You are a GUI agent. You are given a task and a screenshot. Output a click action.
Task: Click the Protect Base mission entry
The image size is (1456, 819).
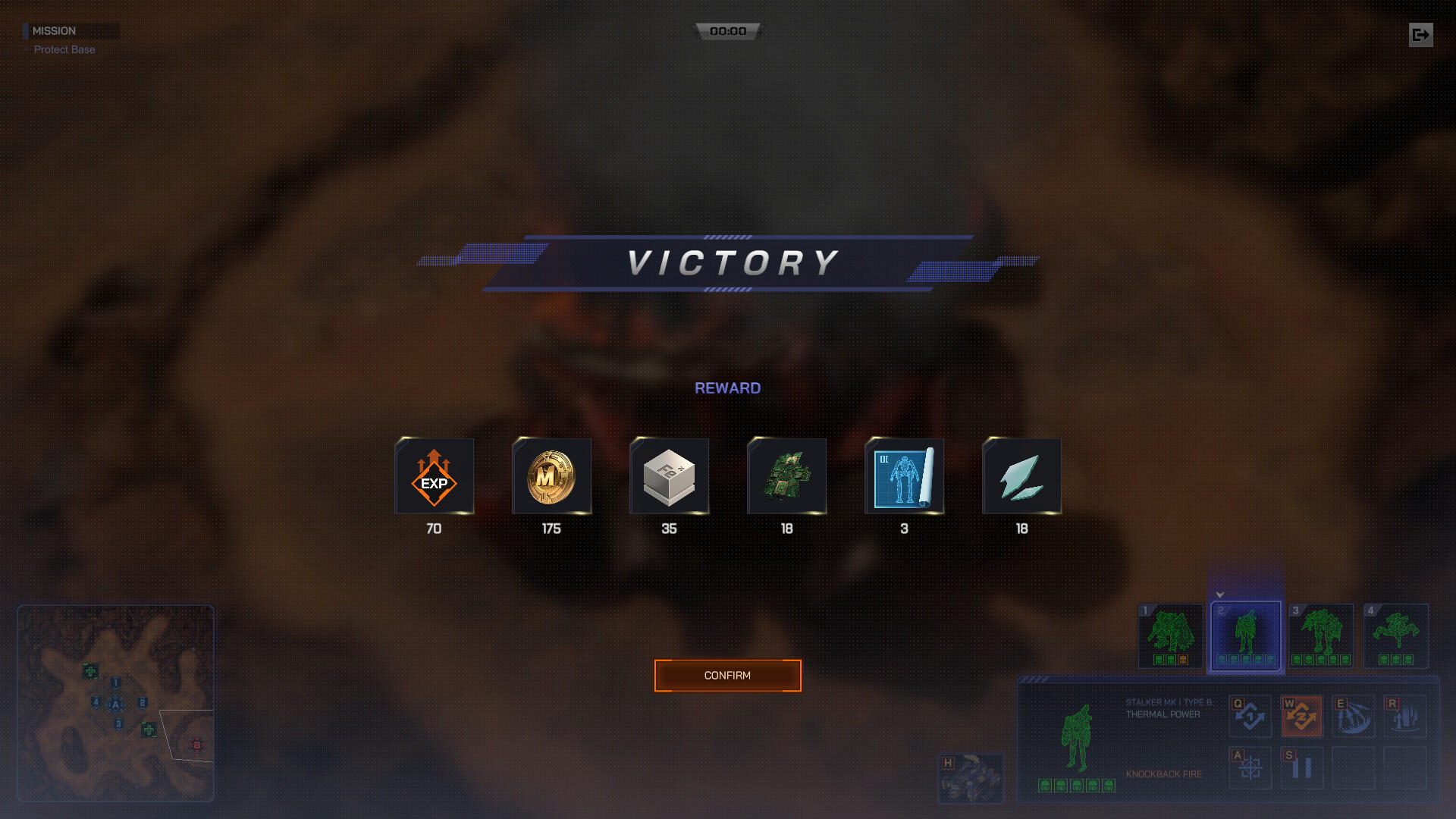(x=64, y=49)
